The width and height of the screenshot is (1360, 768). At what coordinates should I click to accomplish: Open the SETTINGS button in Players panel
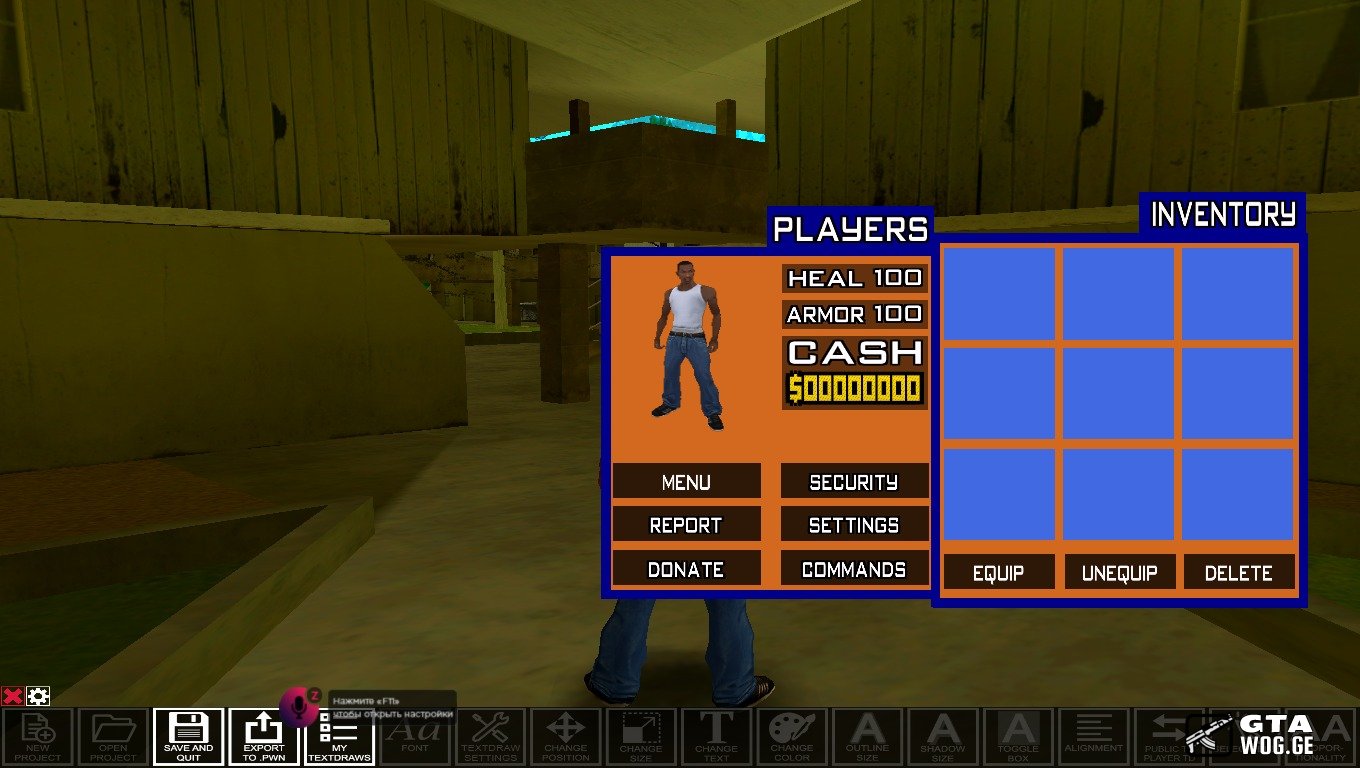click(x=854, y=524)
